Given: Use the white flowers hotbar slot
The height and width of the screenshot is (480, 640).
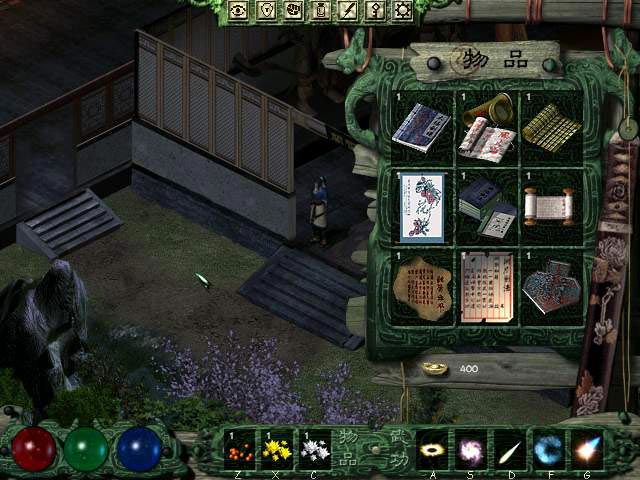Looking at the screenshot, I should 314,448.
